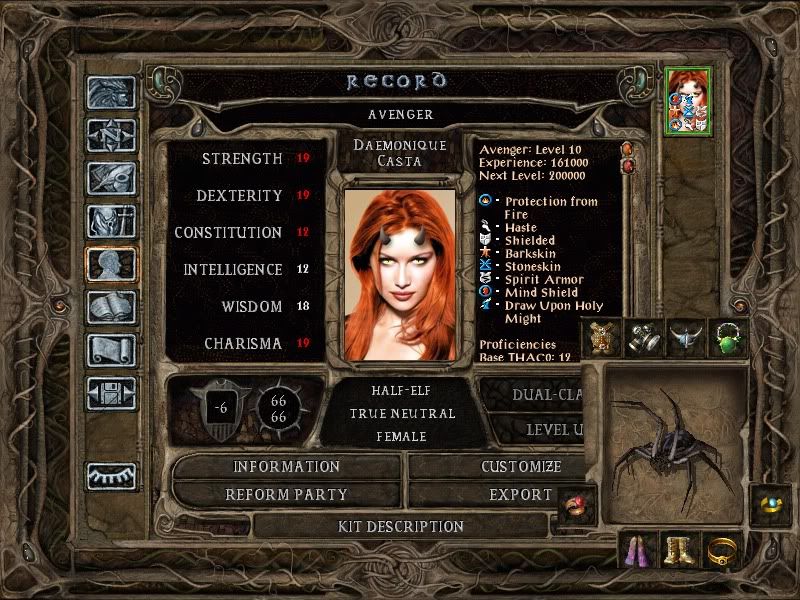Click the Reform Party button

click(x=287, y=494)
